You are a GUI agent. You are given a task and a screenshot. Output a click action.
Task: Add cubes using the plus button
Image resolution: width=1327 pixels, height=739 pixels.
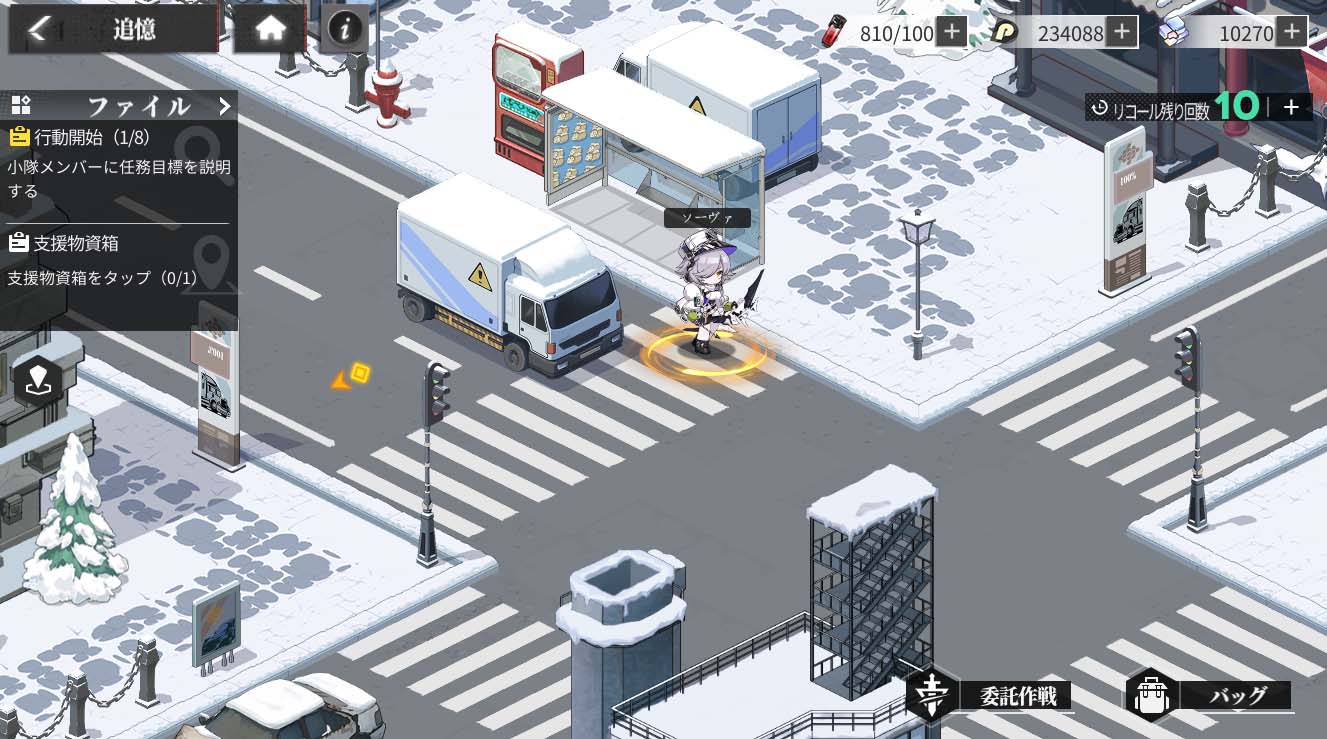click(1292, 32)
